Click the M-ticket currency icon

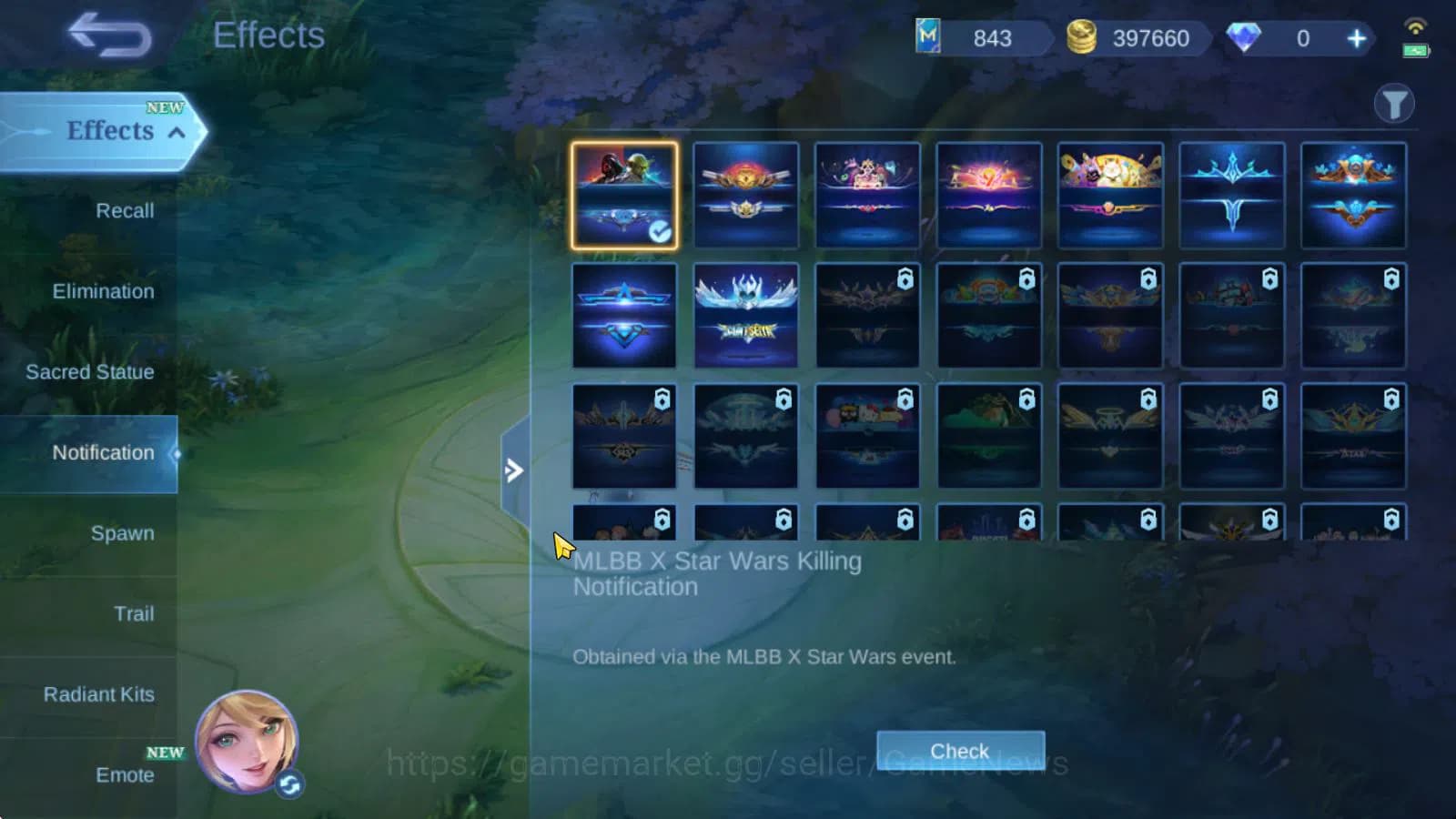(929, 38)
